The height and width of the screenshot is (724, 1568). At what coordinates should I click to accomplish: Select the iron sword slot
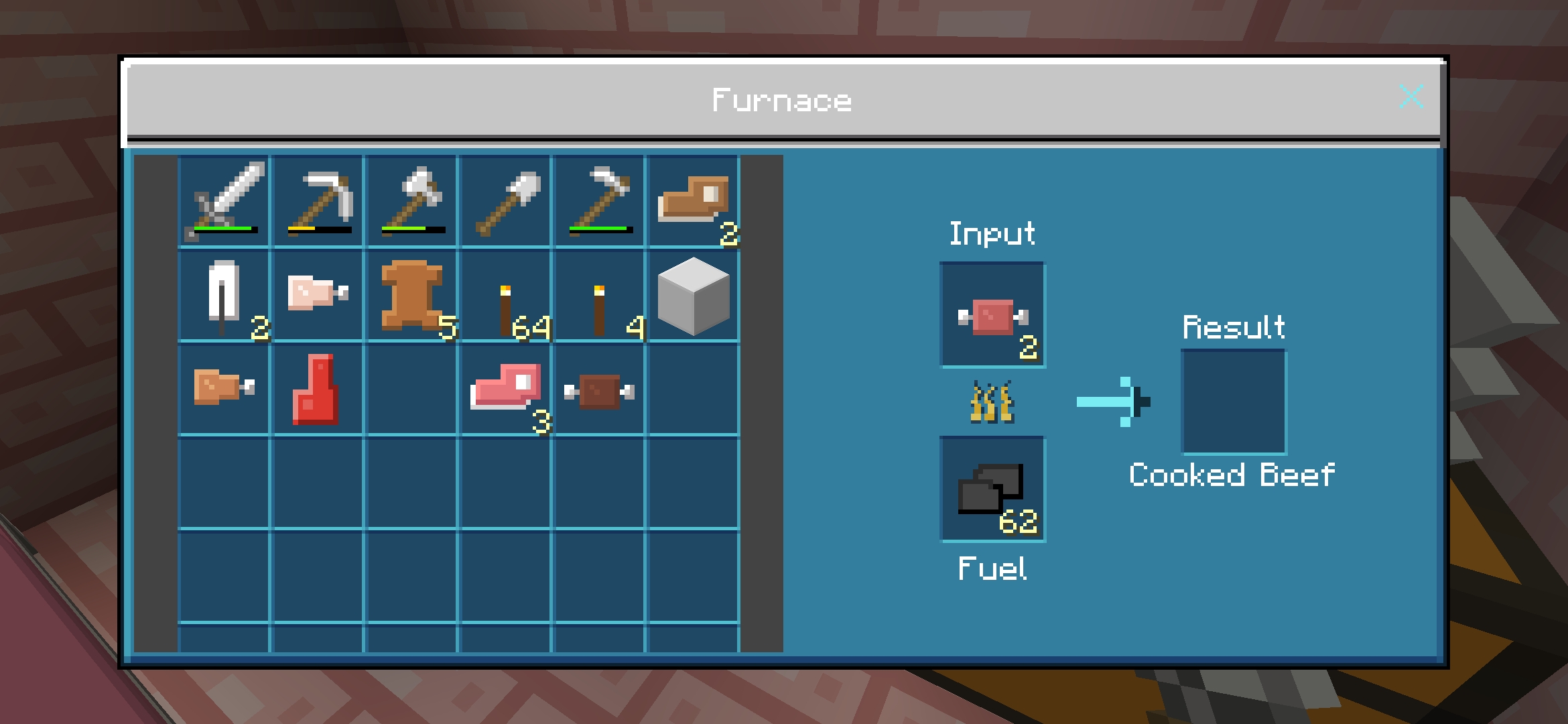click(x=224, y=201)
